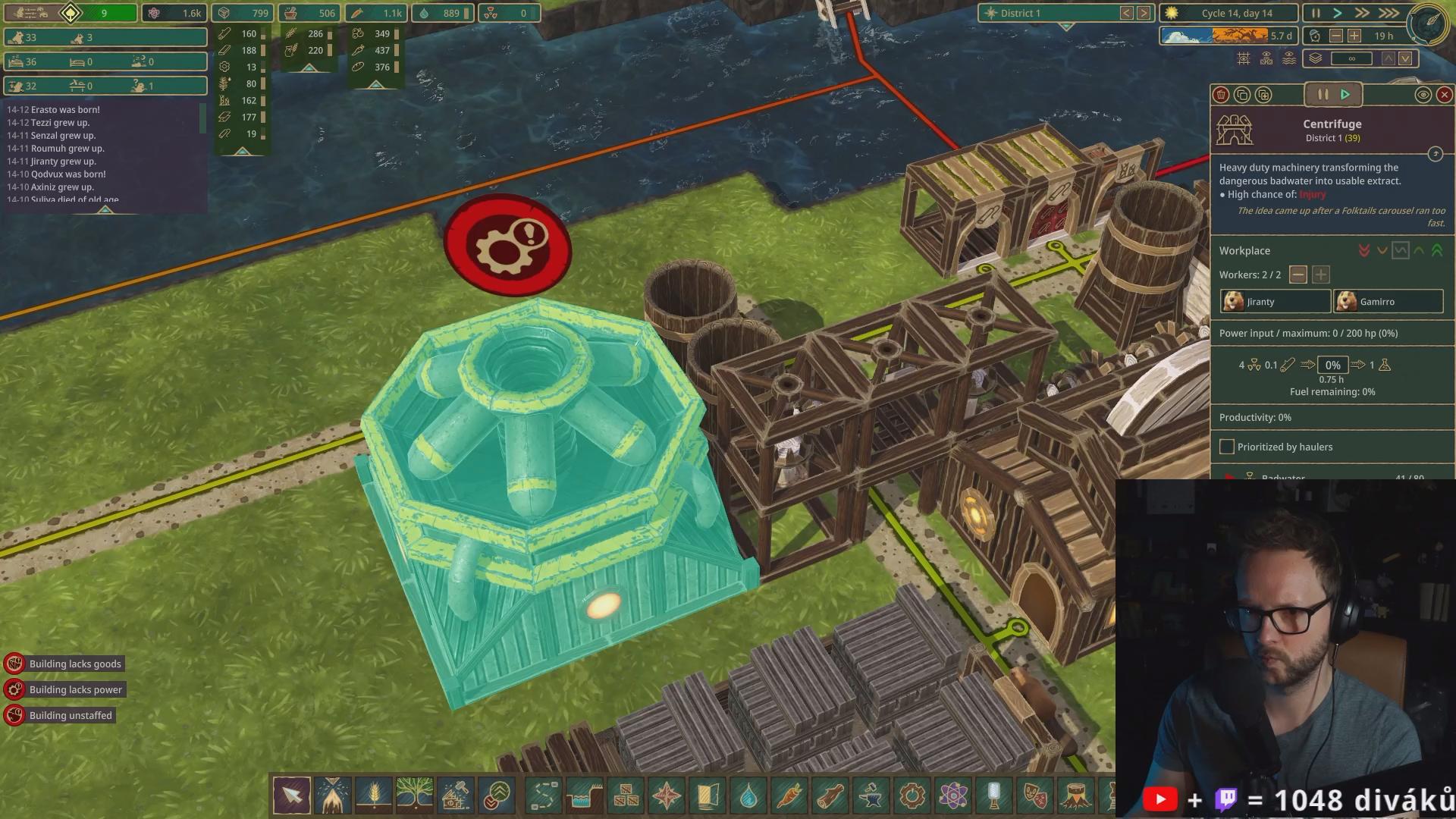Pause the game speed
1456x819 pixels.
[1316, 13]
